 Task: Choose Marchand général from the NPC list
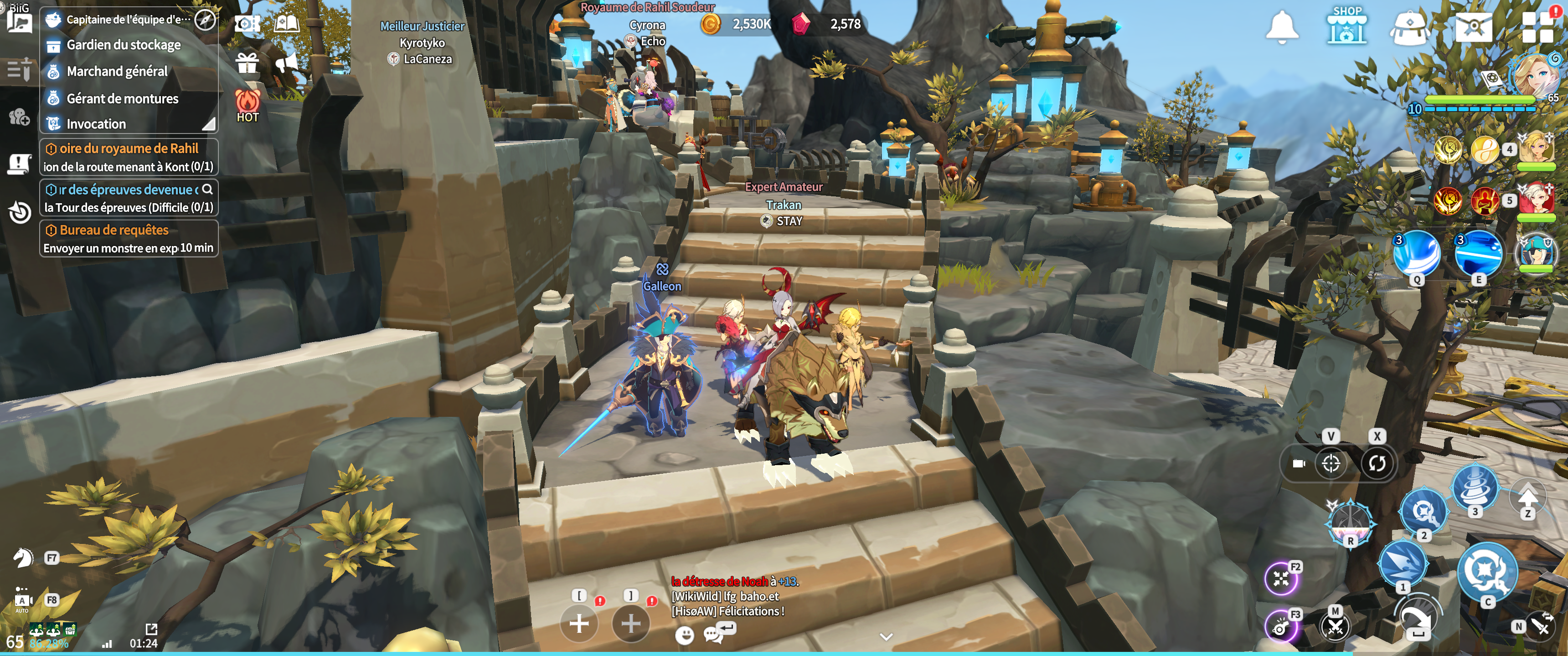(x=117, y=72)
